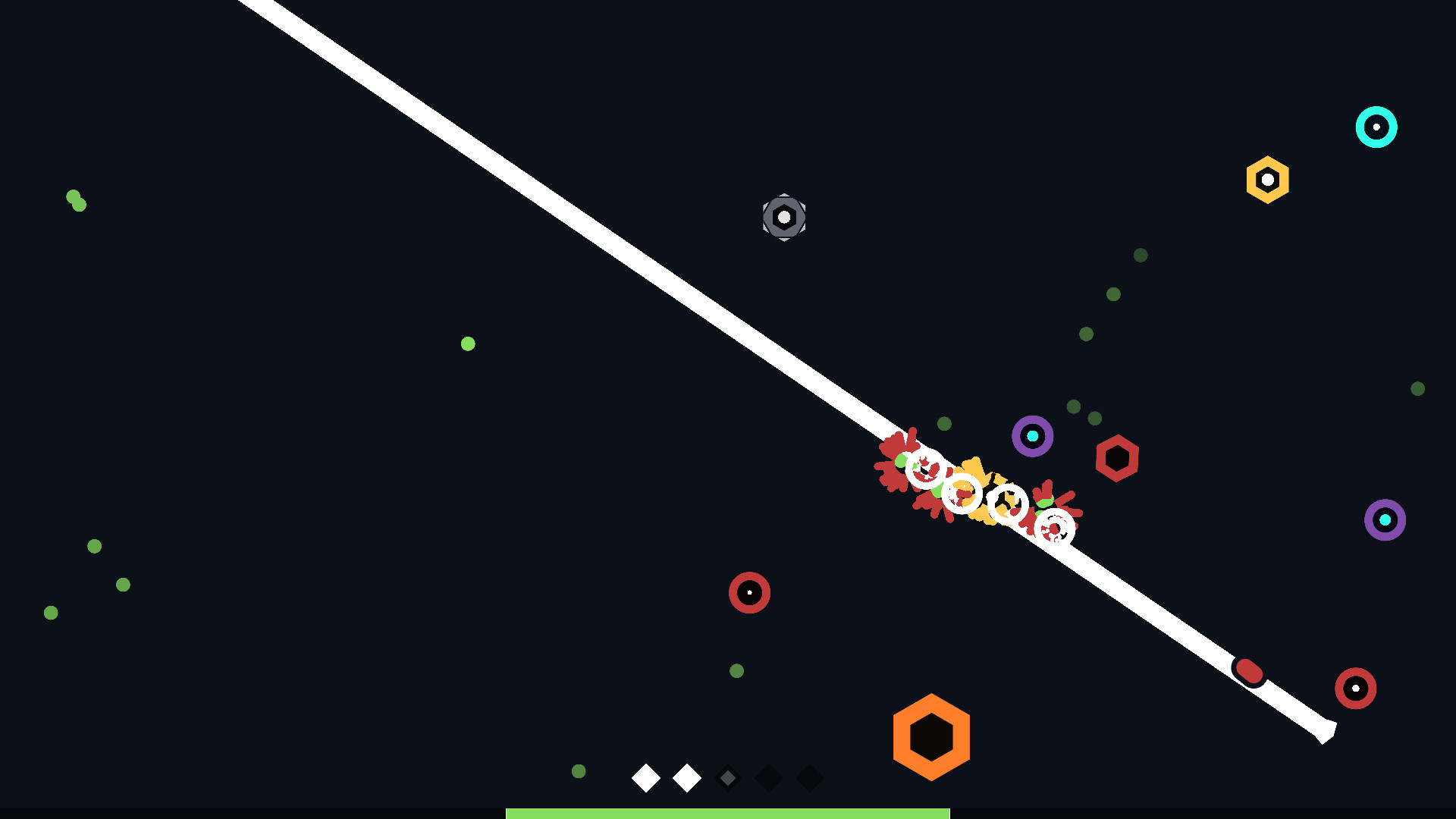Click the cyan target ring near top right
Image resolution: width=1456 pixels, height=819 pixels.
1377,127
